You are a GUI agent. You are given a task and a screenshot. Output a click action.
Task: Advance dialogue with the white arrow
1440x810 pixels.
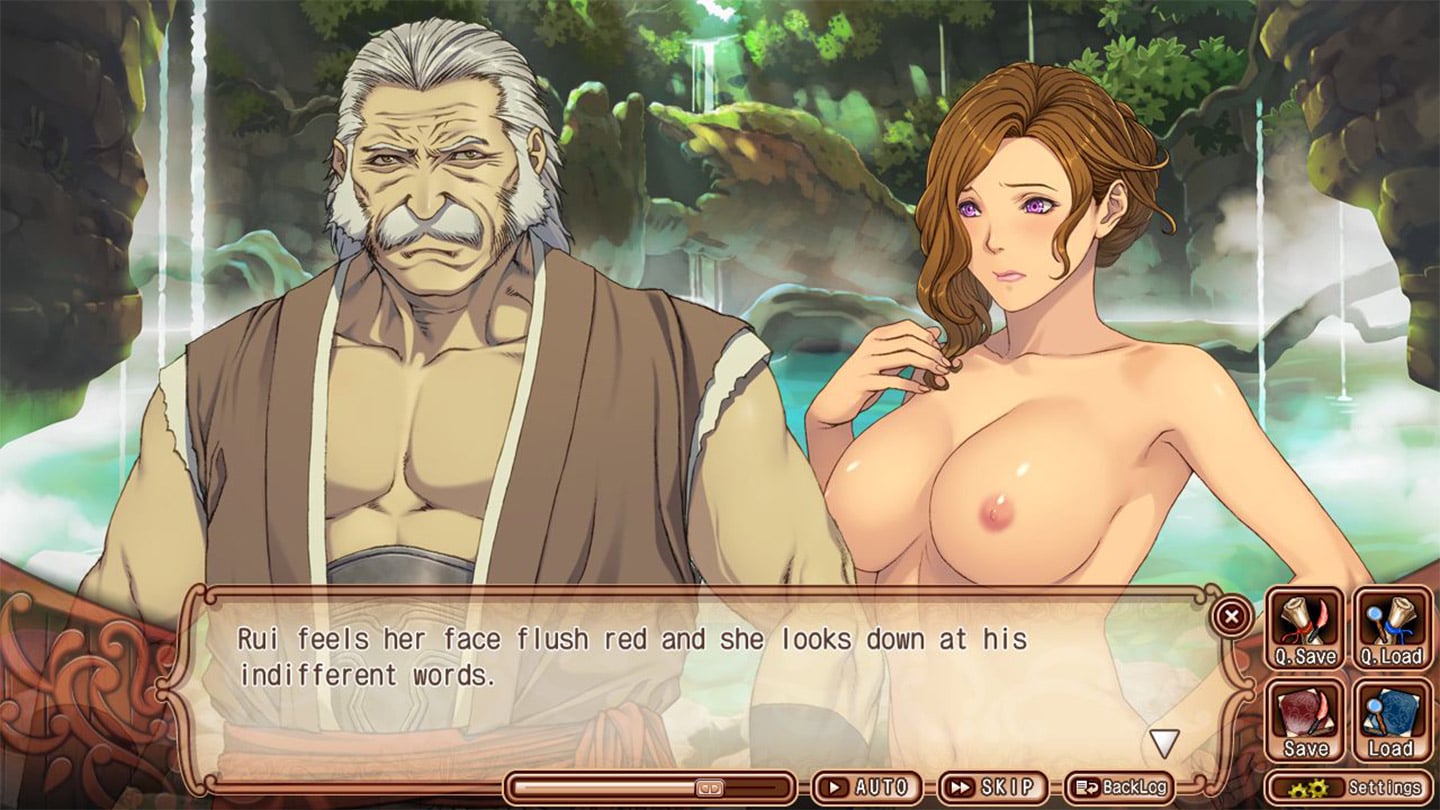tap(1163, 743)
